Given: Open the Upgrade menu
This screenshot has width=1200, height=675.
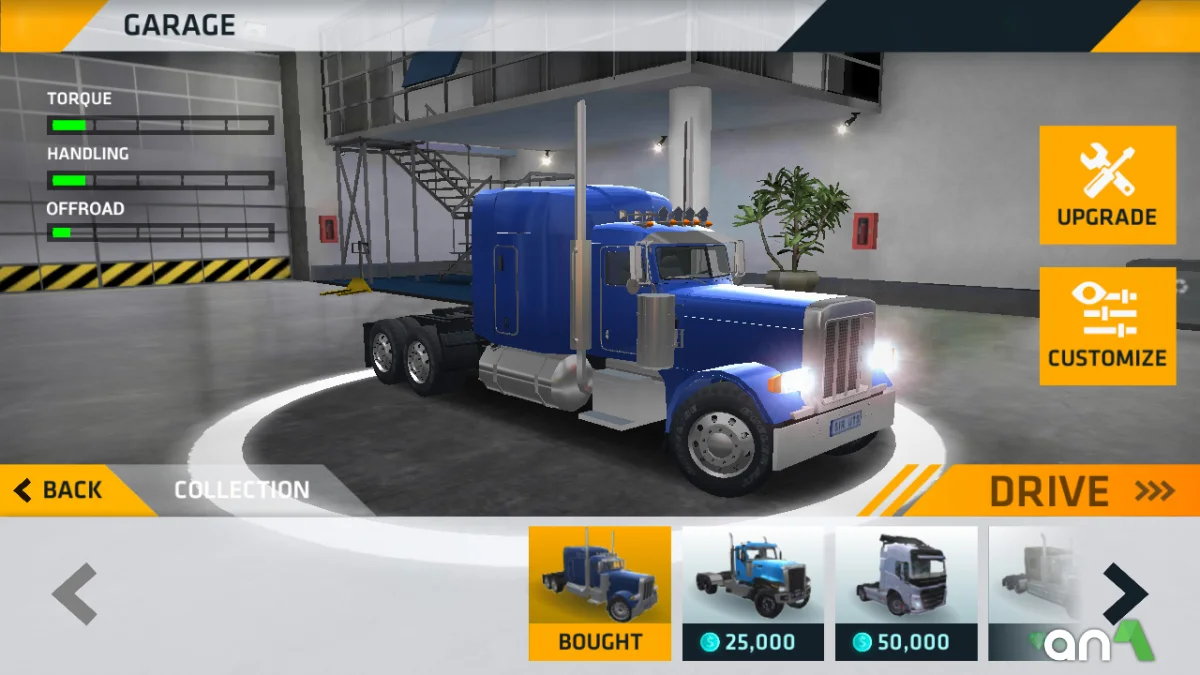Looking at the screenshot, I should (1107, 185).
